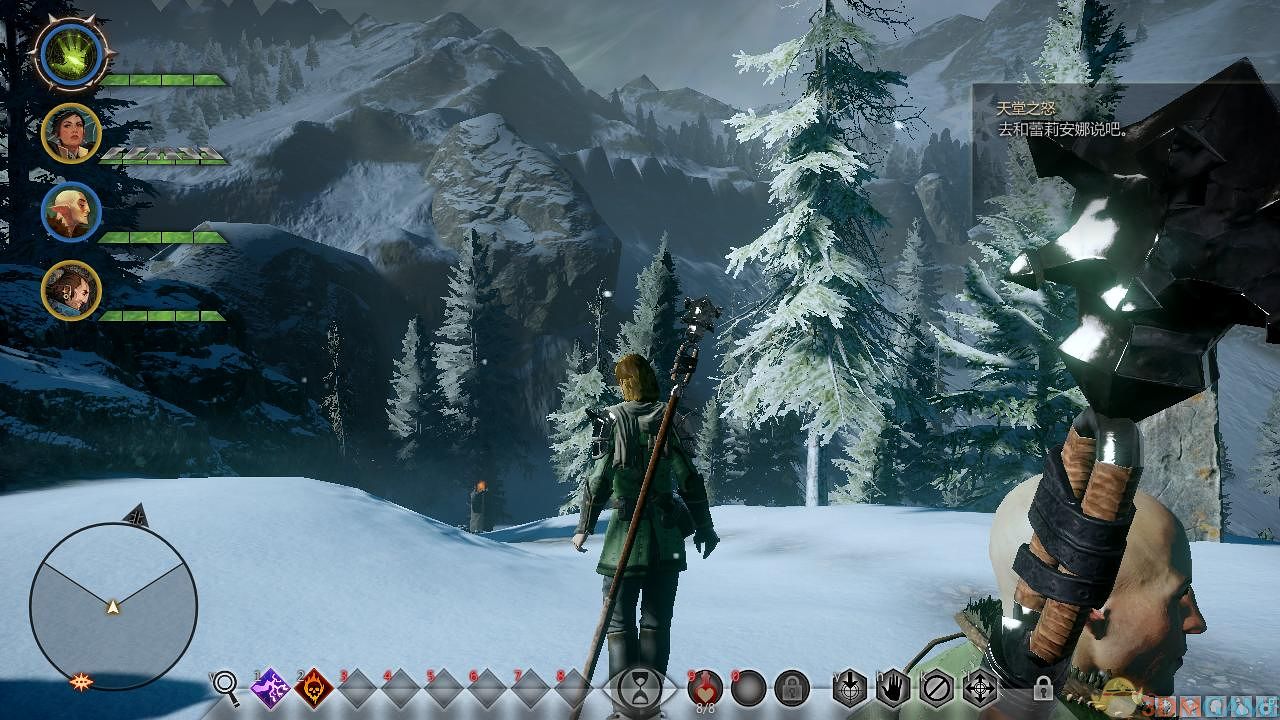Activate the crossed-circle disengage command
1280x720 pixels.
[936, 688]
